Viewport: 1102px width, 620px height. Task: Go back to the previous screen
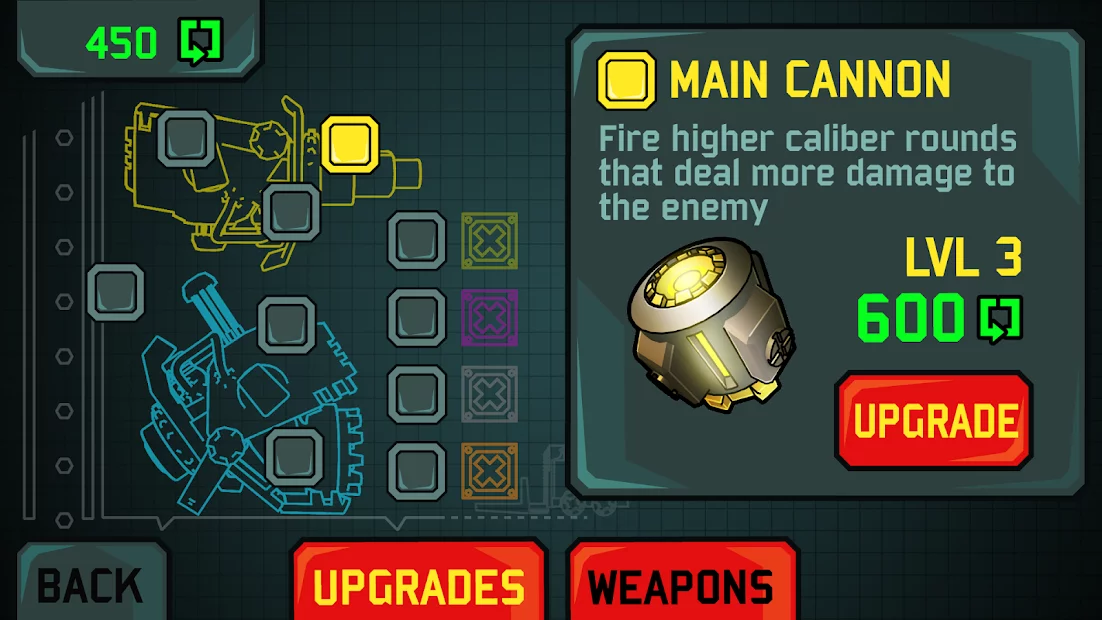(x=90, y=585)
